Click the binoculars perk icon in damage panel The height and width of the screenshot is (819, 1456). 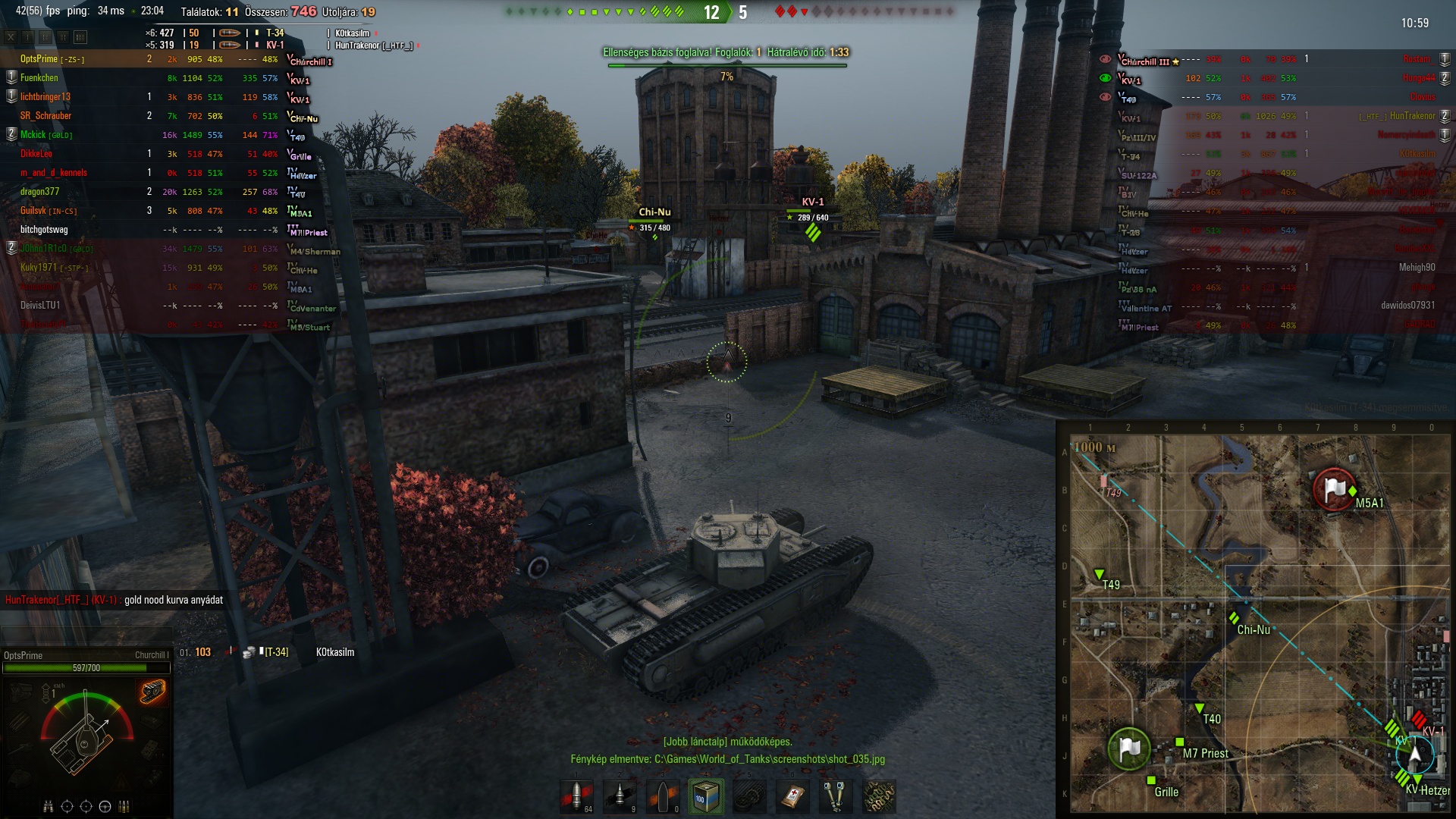49,806
